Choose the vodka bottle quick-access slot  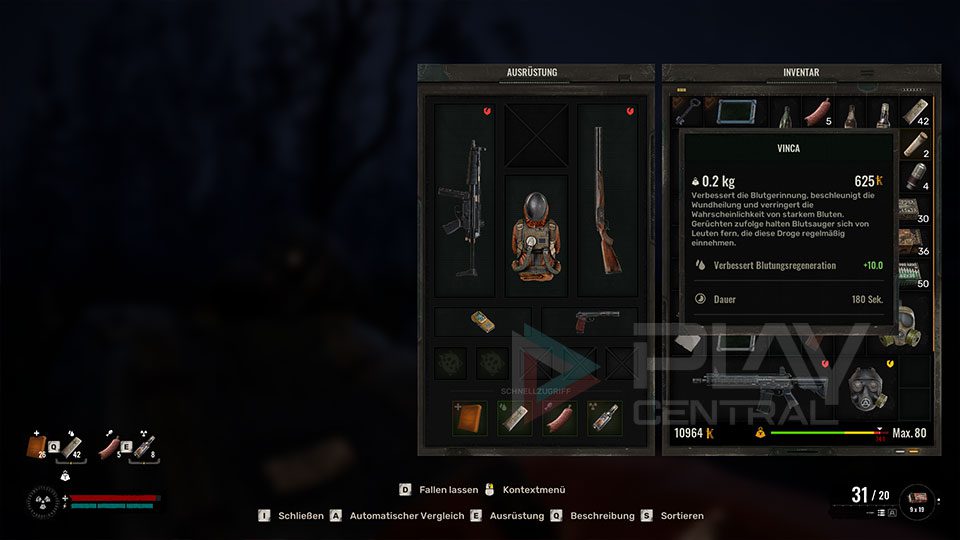pyautogui.click(x=605, y=418)
